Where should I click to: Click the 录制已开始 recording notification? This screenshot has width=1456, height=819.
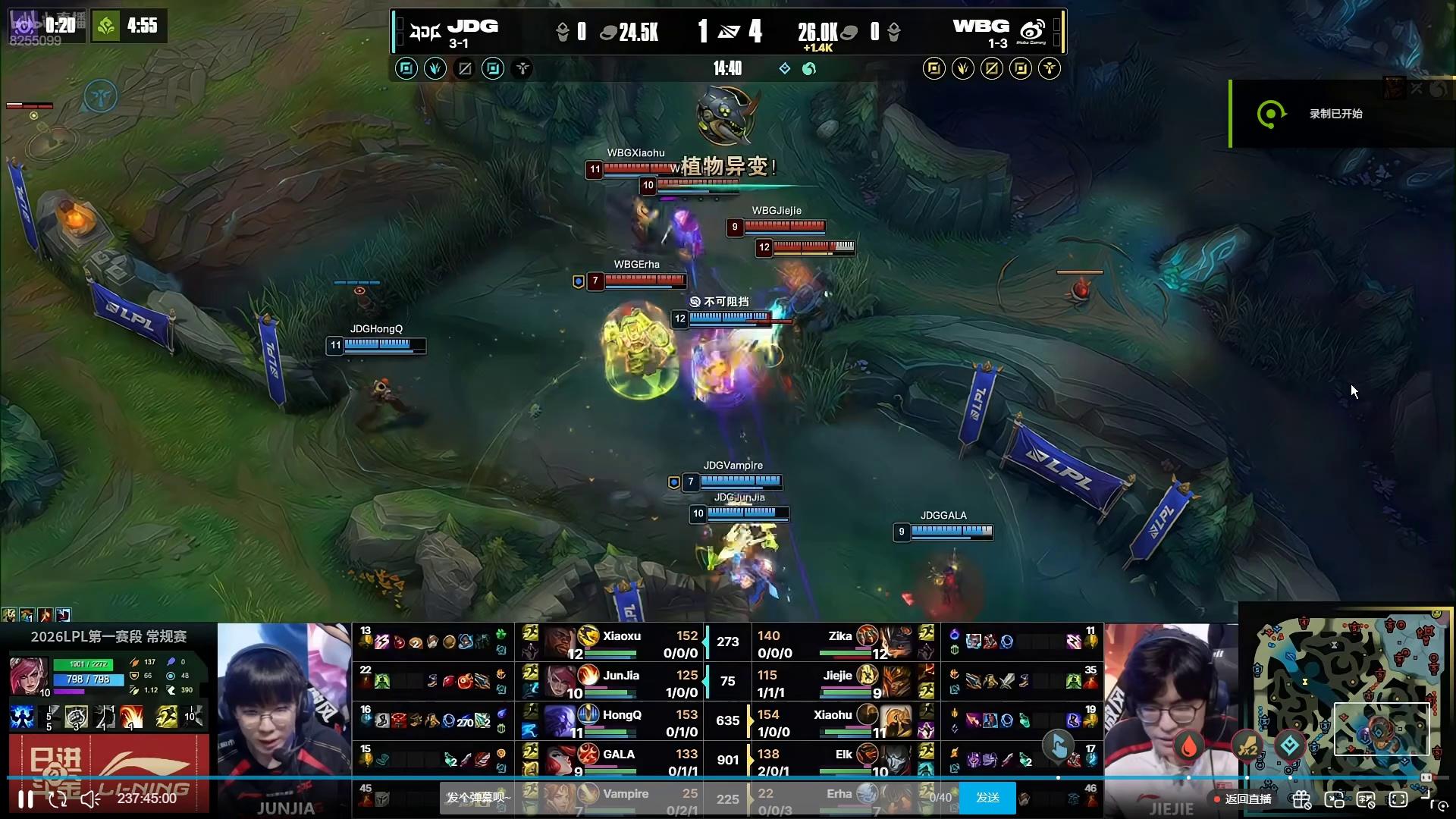[1335, 114]
